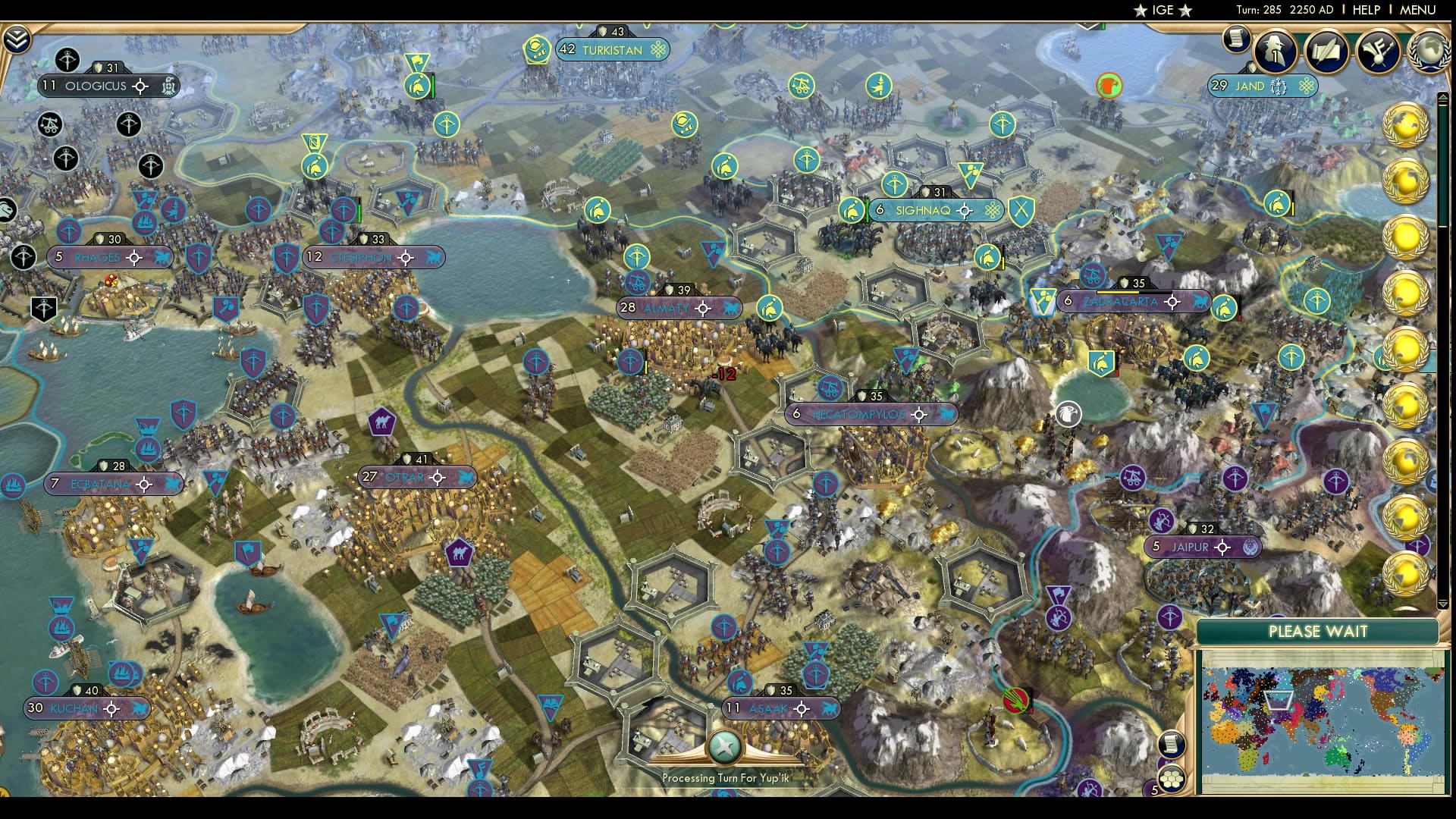Click the religion knot icon on Sighnaq's banner
The image size is (1456, 819).
(991, 210)
